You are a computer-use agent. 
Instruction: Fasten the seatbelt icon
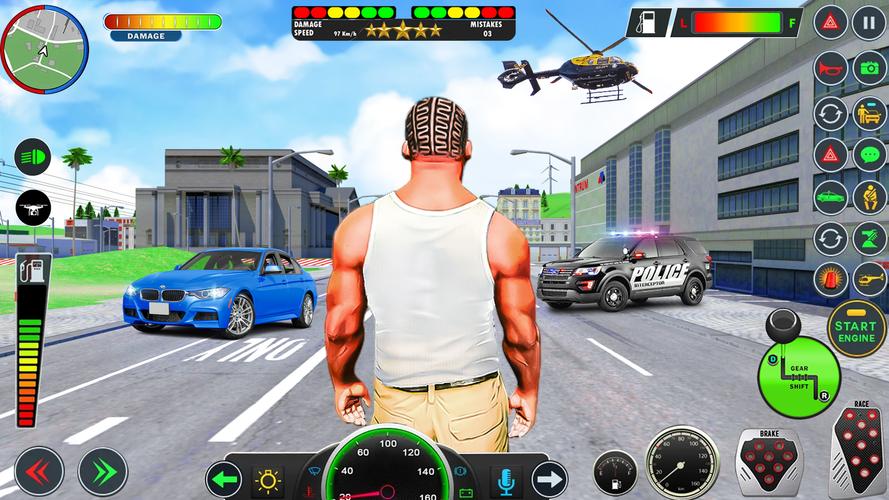tap(869, 197)
